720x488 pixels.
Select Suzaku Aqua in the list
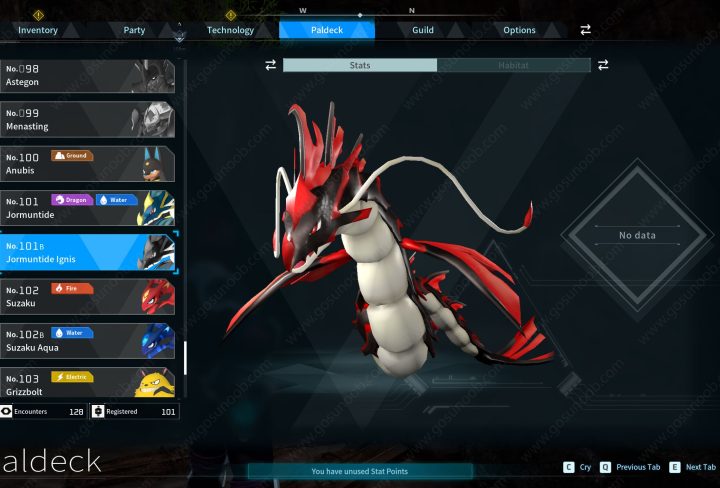88,340
